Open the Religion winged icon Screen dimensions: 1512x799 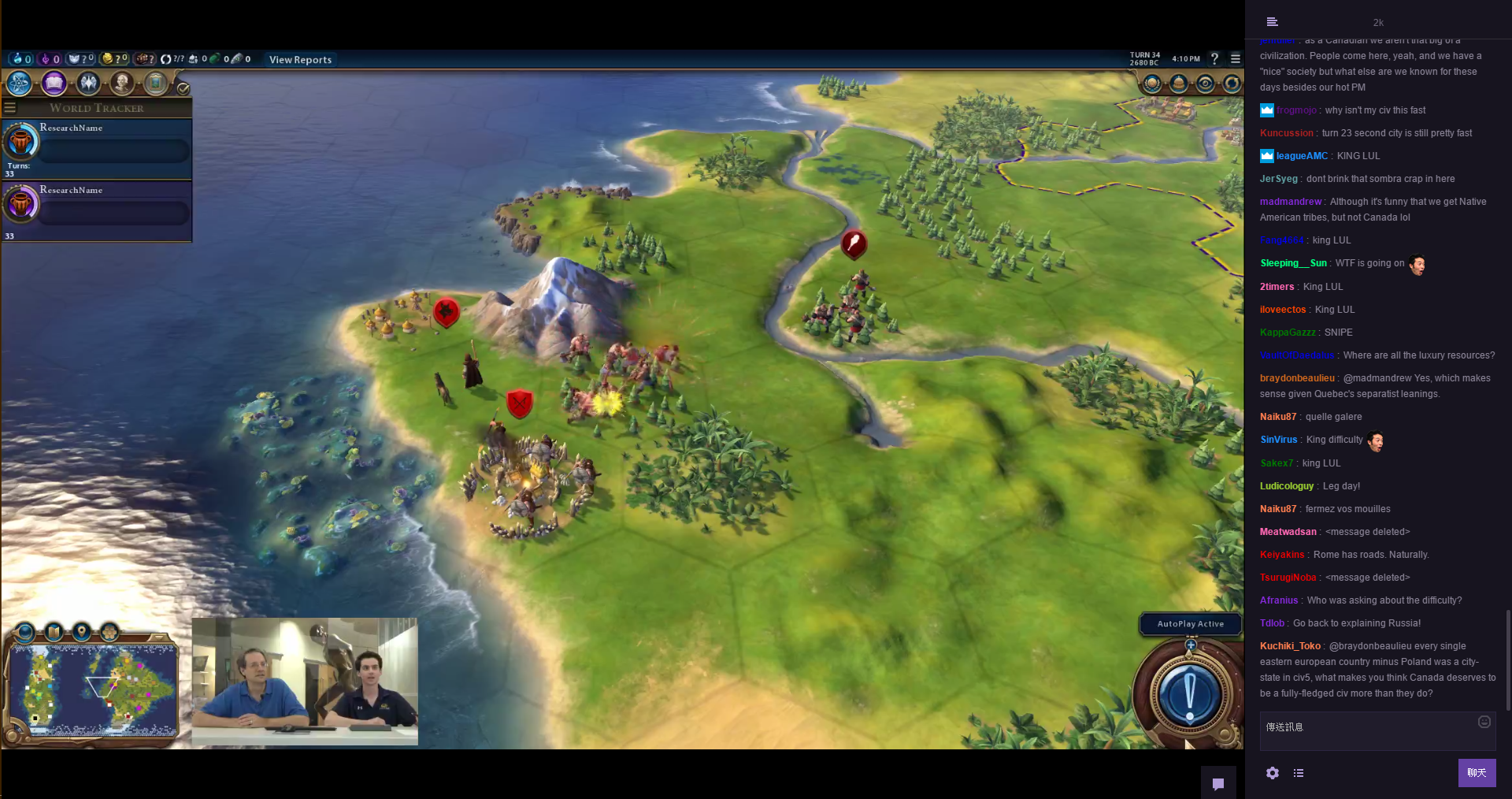click(x=88, y=83)
